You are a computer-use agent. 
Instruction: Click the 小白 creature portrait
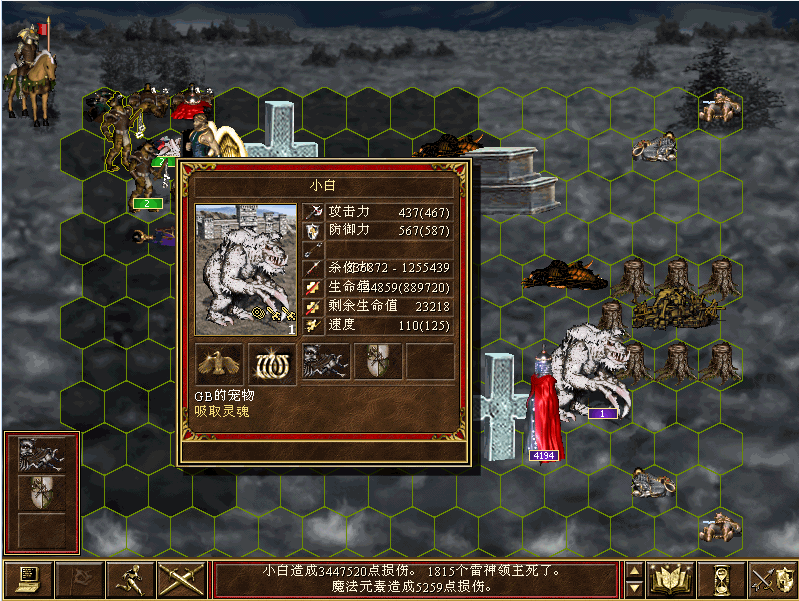coord(246,270)
